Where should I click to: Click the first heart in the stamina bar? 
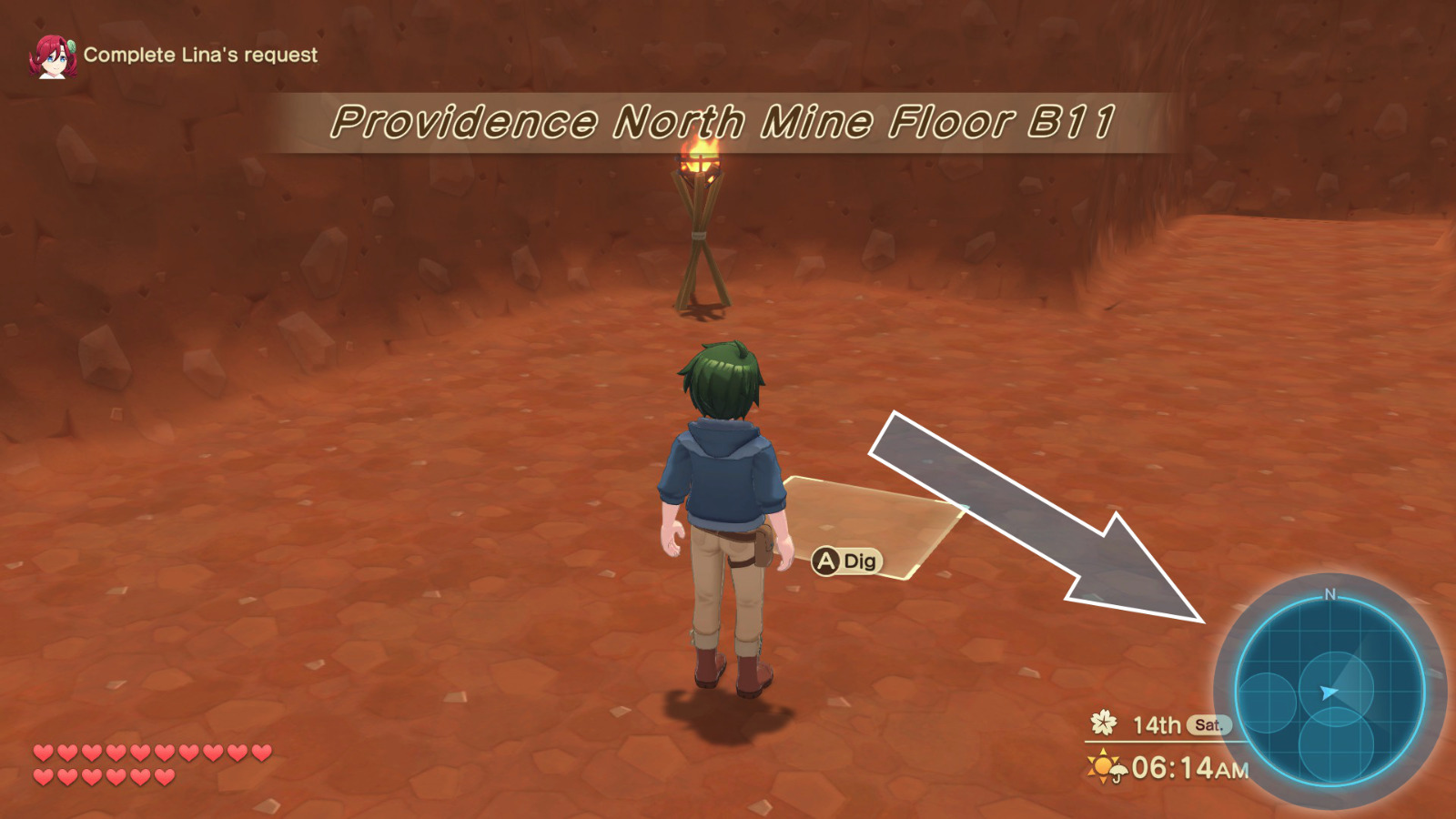click(x=42, y=753)
